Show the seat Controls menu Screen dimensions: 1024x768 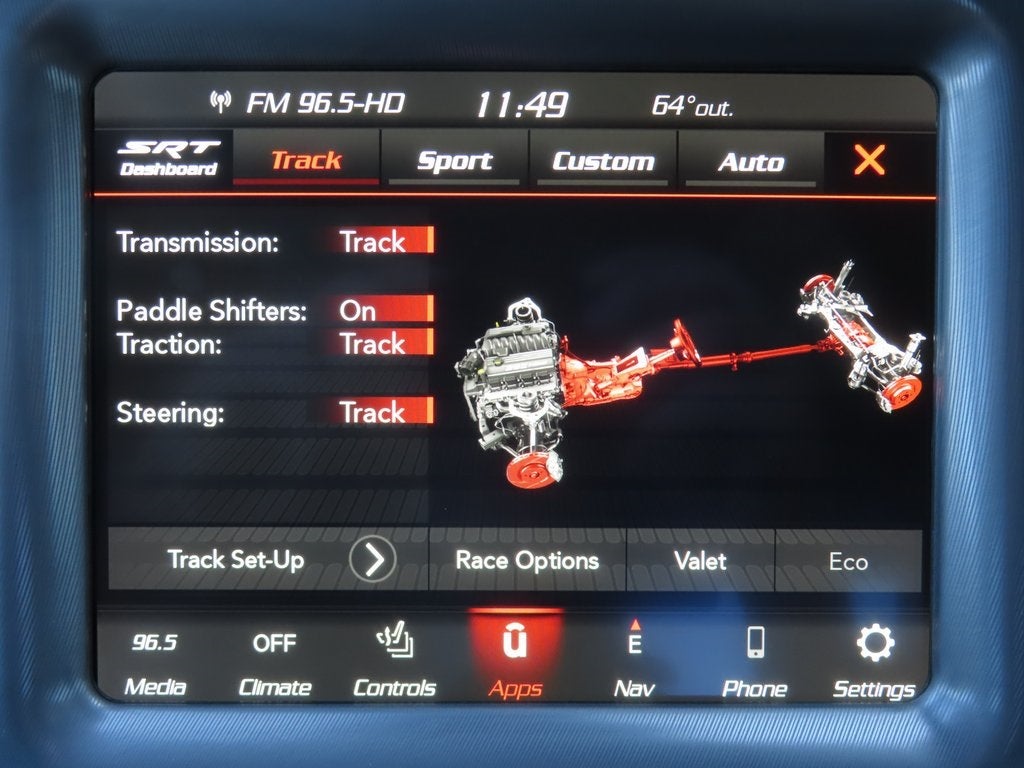click(394, 663)
